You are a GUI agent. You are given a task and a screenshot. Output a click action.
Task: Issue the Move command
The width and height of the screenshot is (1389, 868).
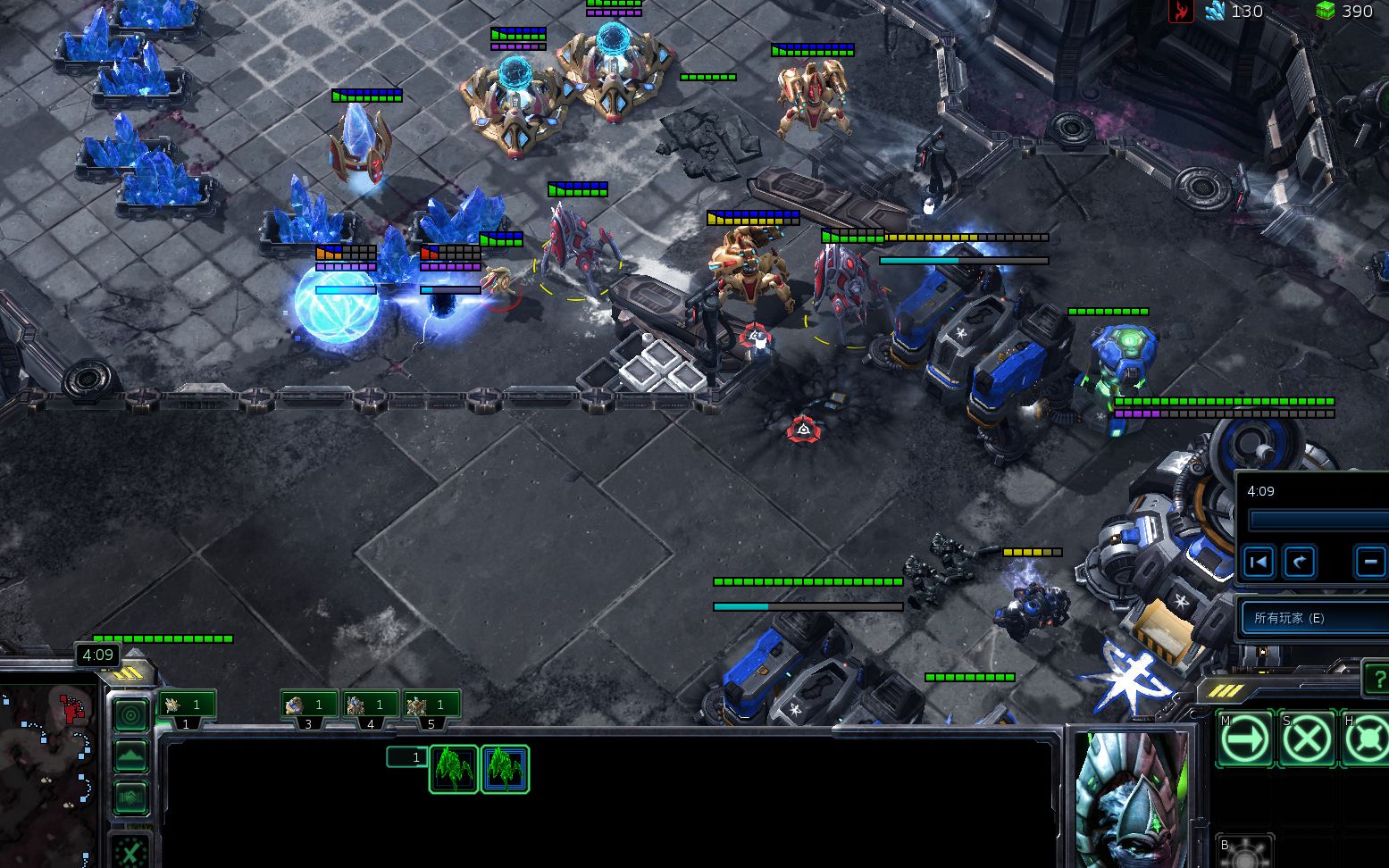[x=1245, y=739]
